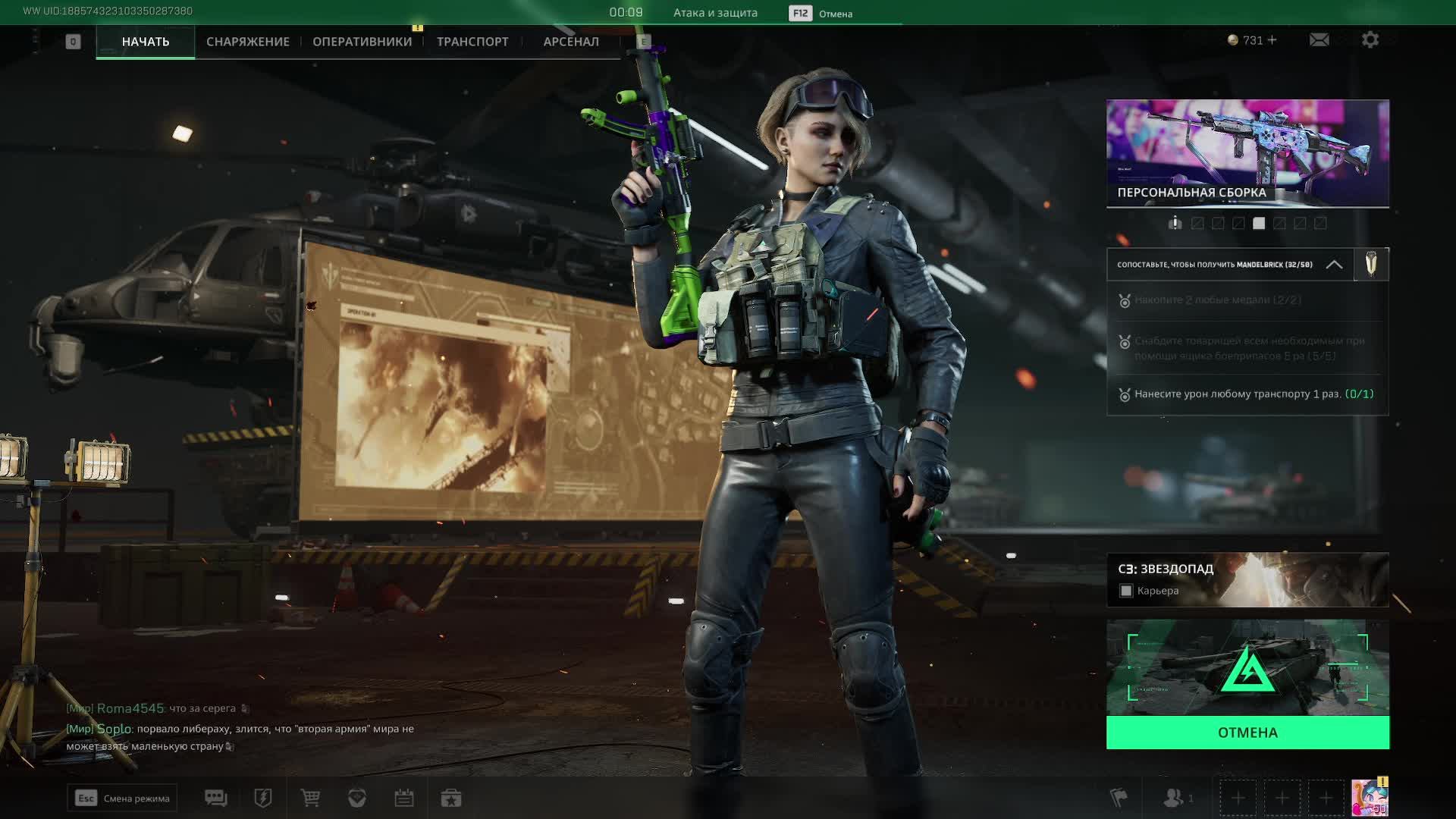View the ПЕРСОНАЛЬНАЯ СБОРКА weapon banner

click(1247, 153)
